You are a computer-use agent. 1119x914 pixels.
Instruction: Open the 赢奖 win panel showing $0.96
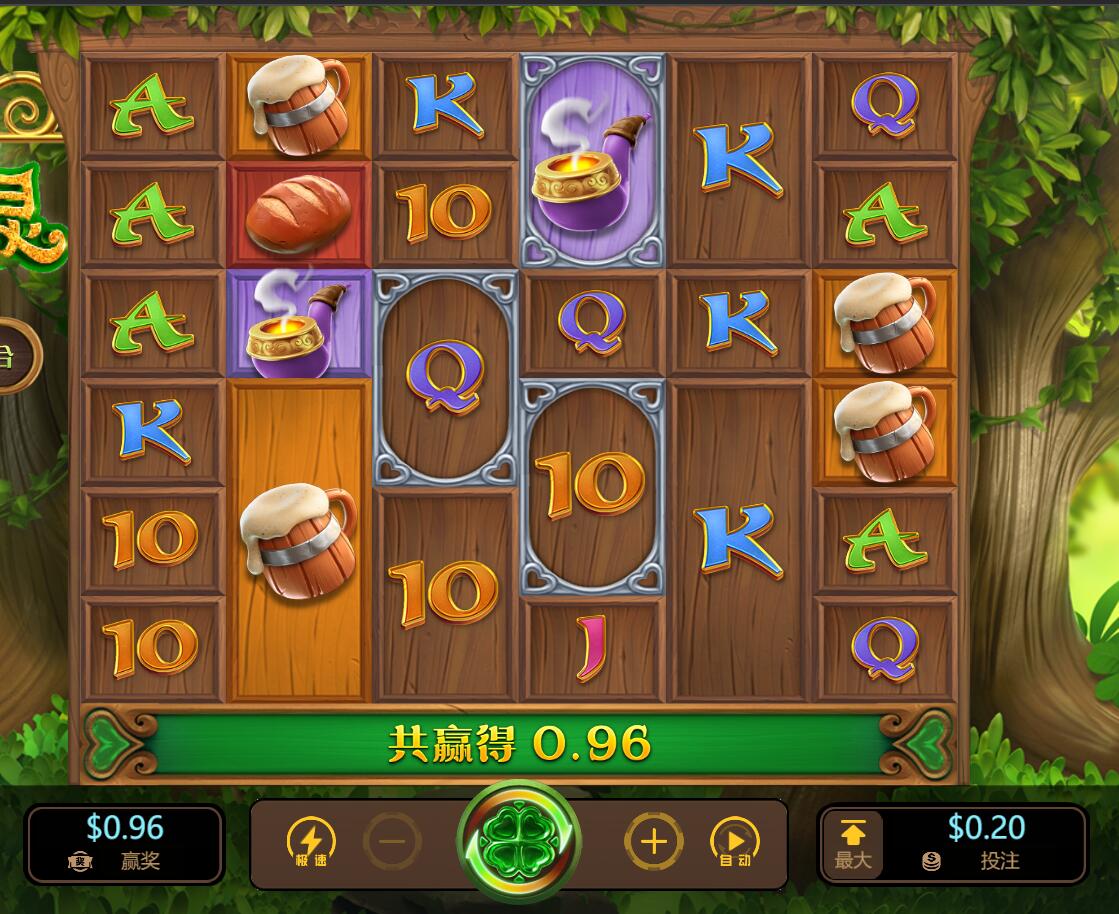[x=125, y=844]
